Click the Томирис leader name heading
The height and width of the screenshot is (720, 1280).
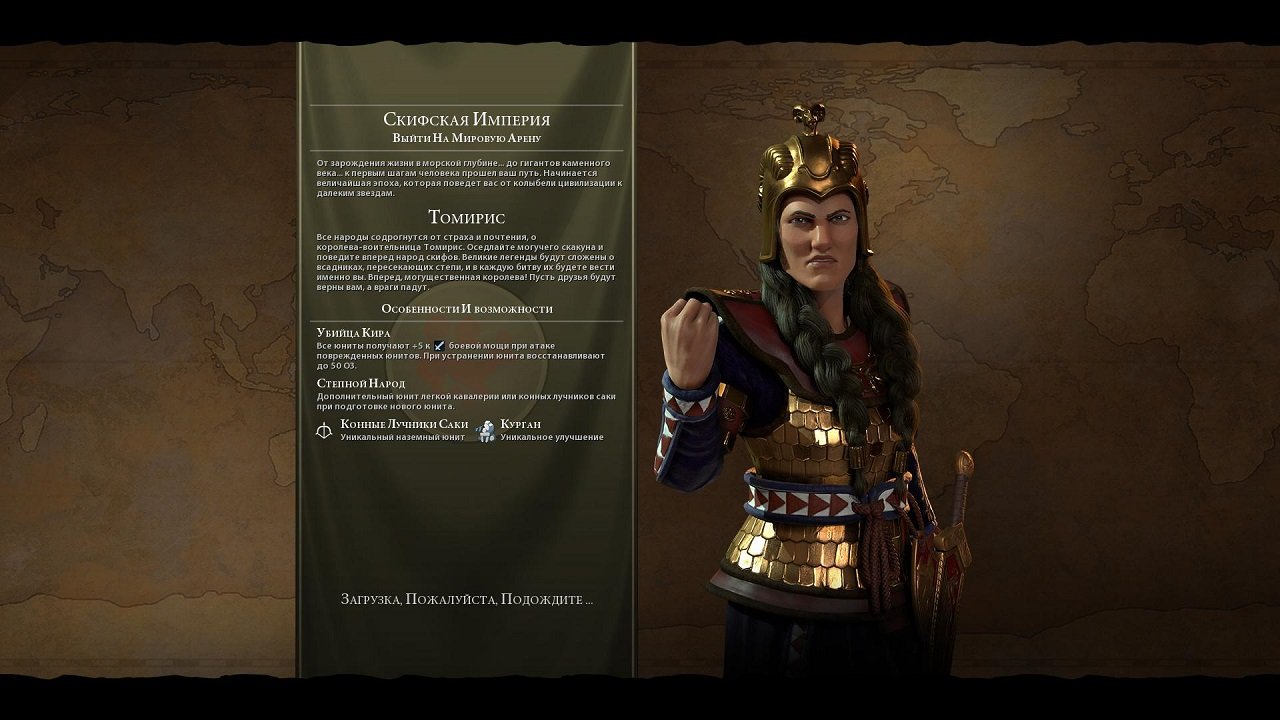coord(470,215)
